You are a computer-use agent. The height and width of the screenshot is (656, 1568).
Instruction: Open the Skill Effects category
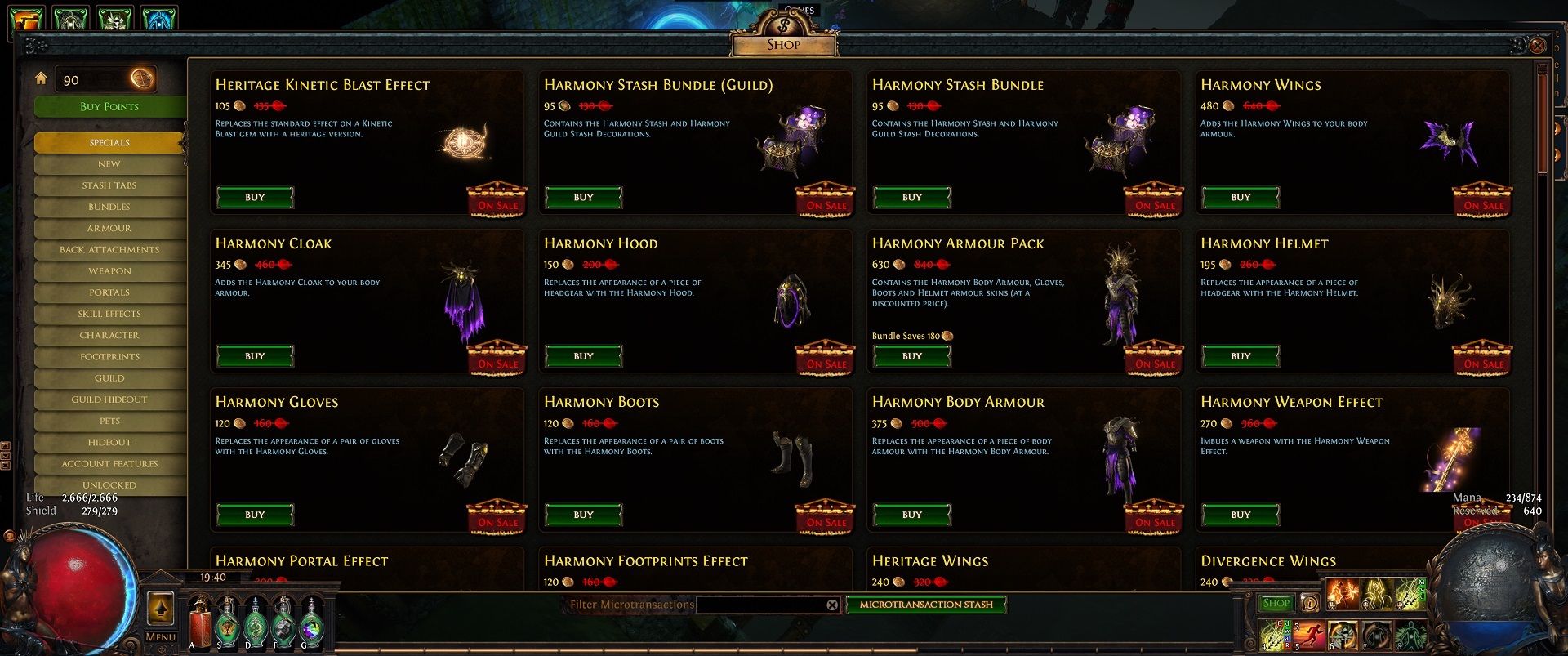(109, 314)
